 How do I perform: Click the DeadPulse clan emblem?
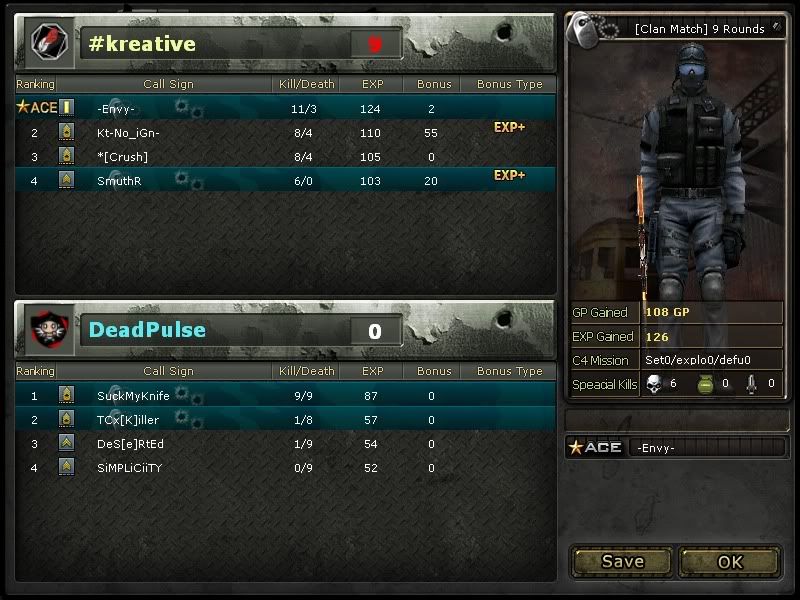pyautogui.click(x=46, y=330)
